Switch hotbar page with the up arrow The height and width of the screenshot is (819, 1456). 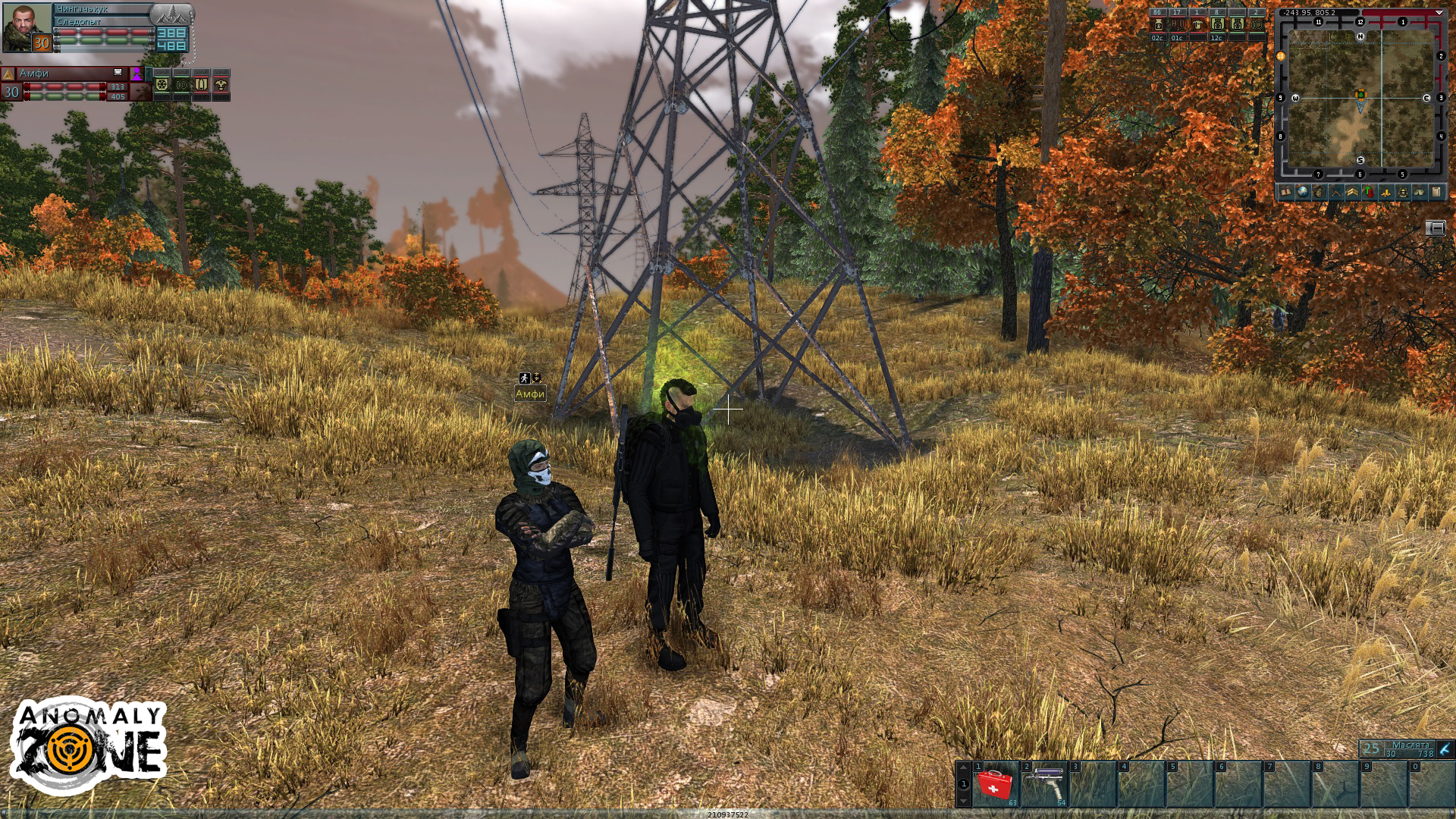(x=963, y=767)
